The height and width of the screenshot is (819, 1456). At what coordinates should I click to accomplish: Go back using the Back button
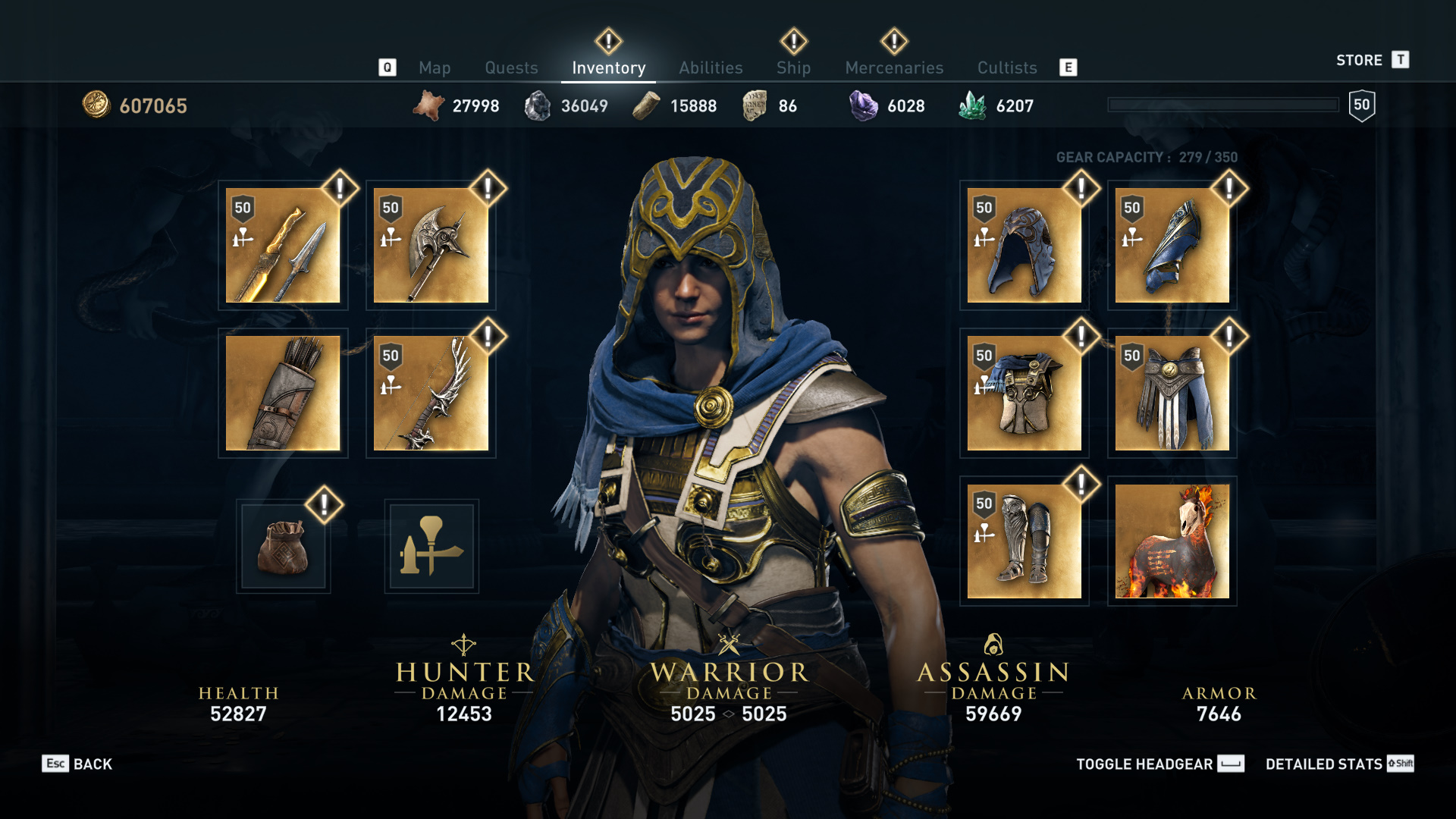(77, 764)
